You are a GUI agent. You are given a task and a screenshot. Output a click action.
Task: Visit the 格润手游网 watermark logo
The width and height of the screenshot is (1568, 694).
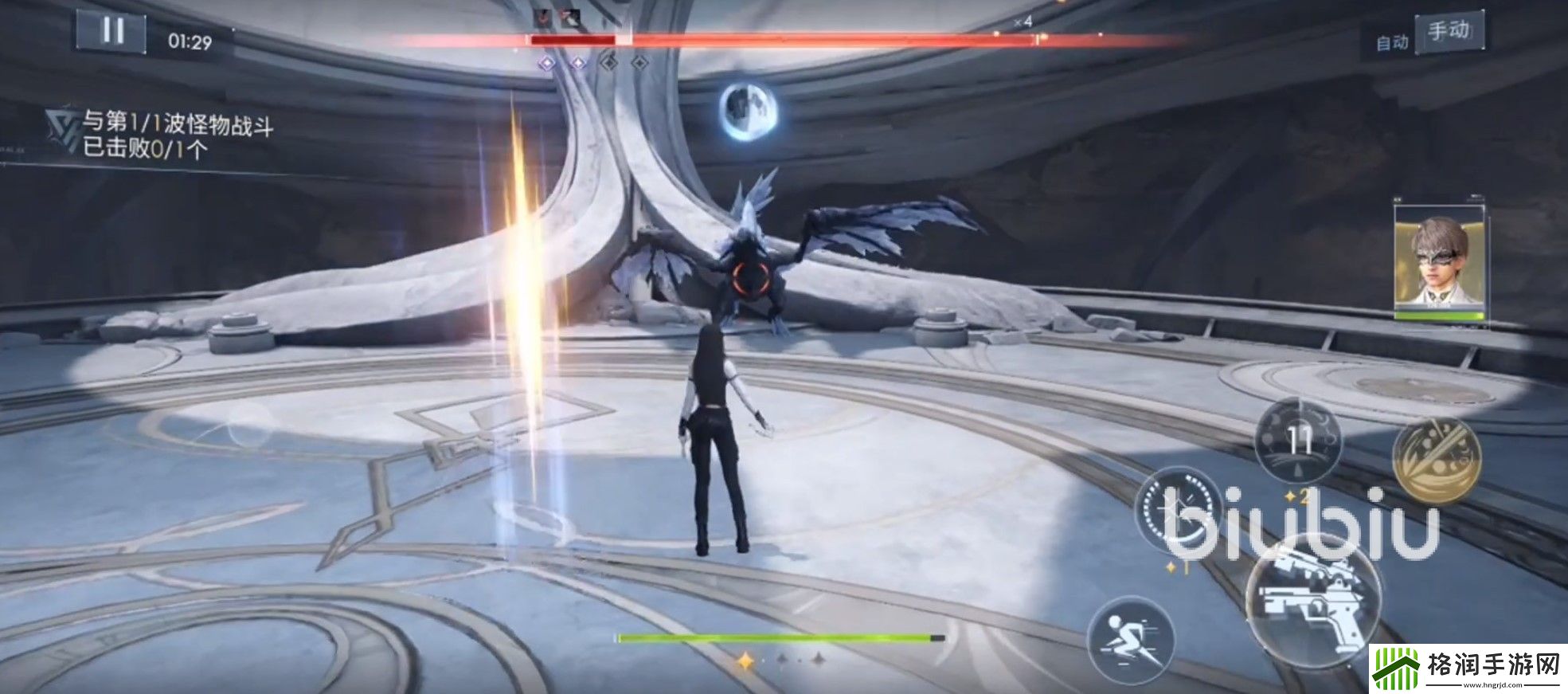(1468, 669)
